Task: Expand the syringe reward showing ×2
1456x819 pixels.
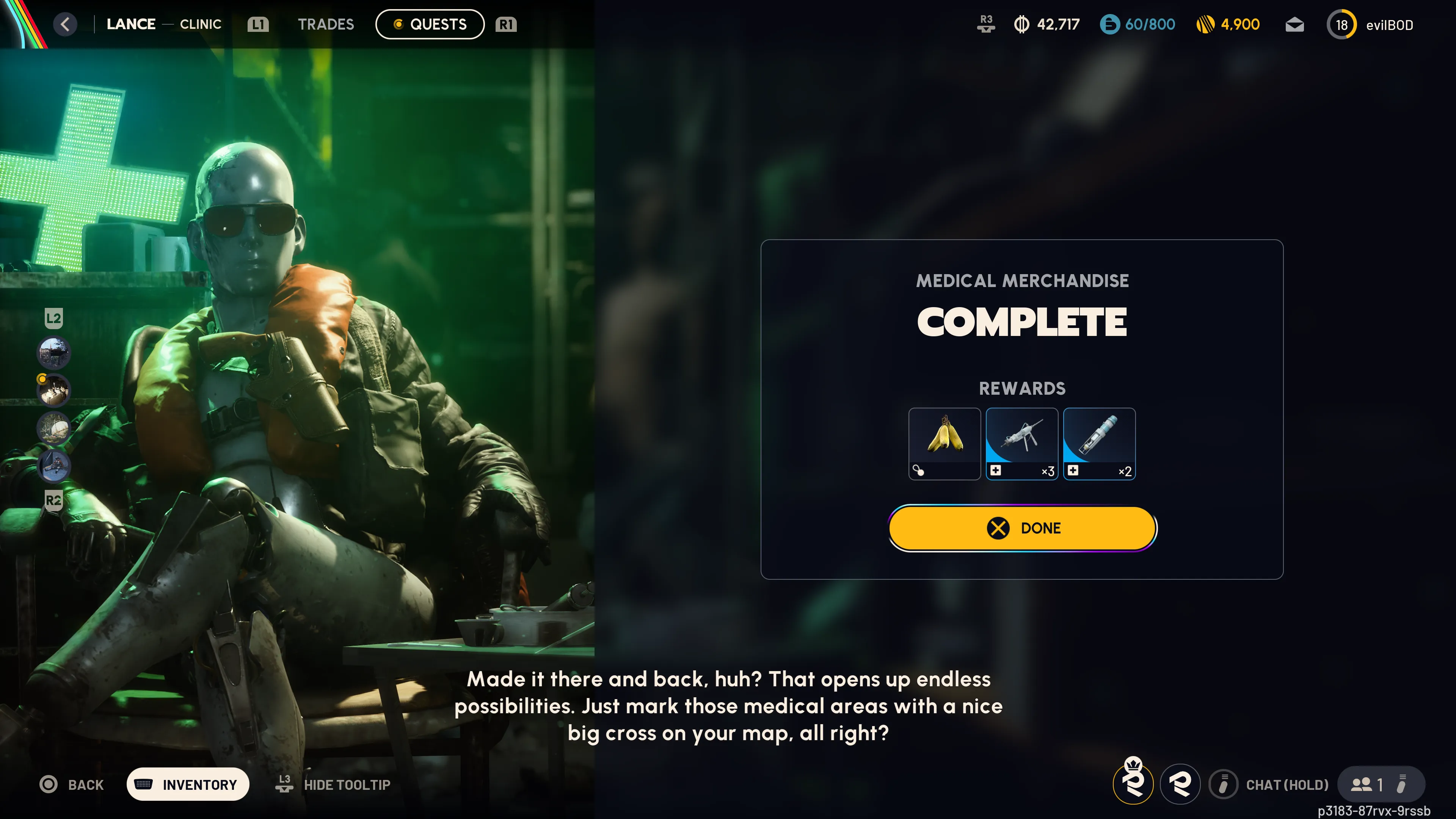Action: (x=1099, y=444)
